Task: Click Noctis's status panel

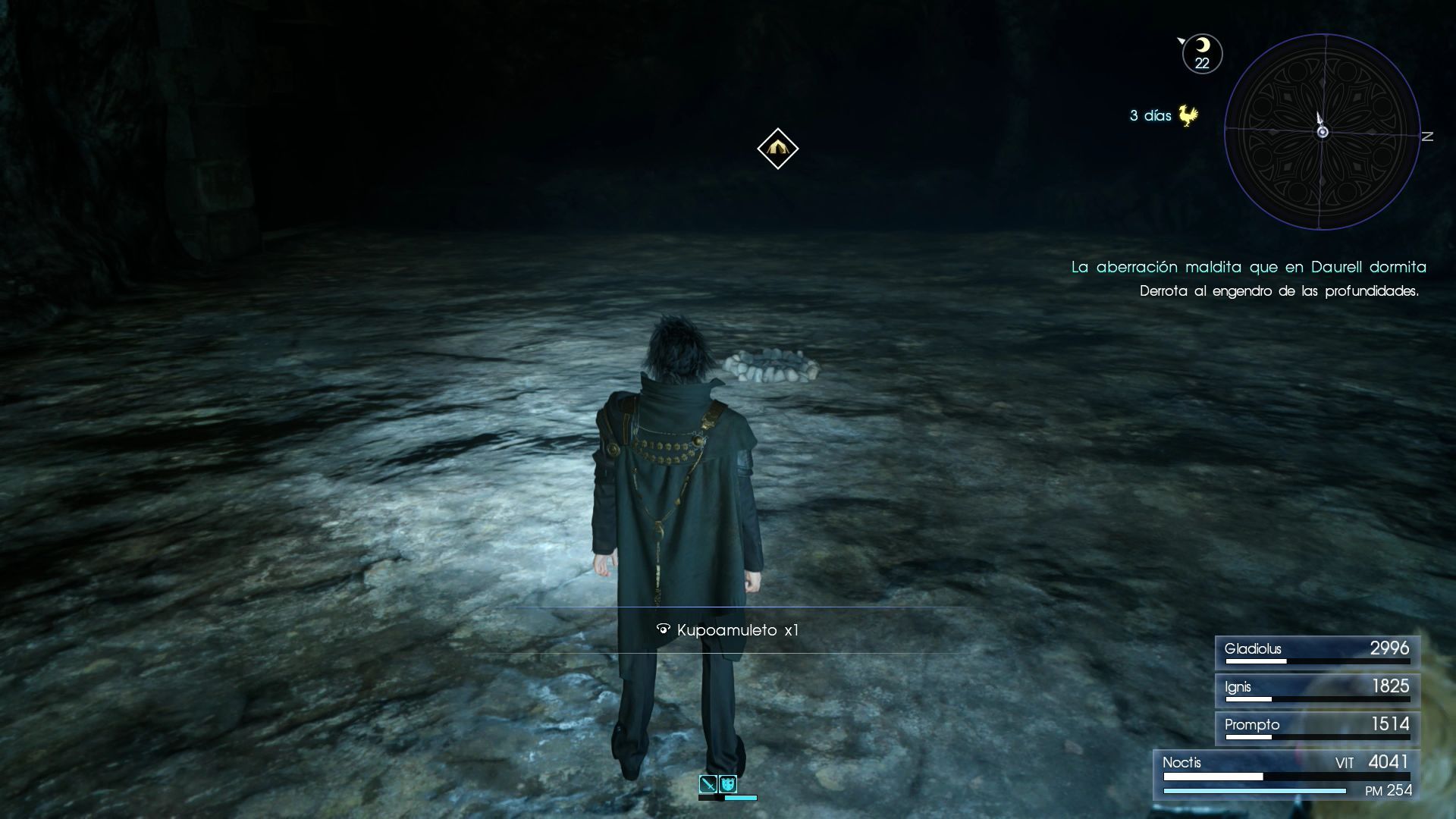Action: pos(1287,774)
